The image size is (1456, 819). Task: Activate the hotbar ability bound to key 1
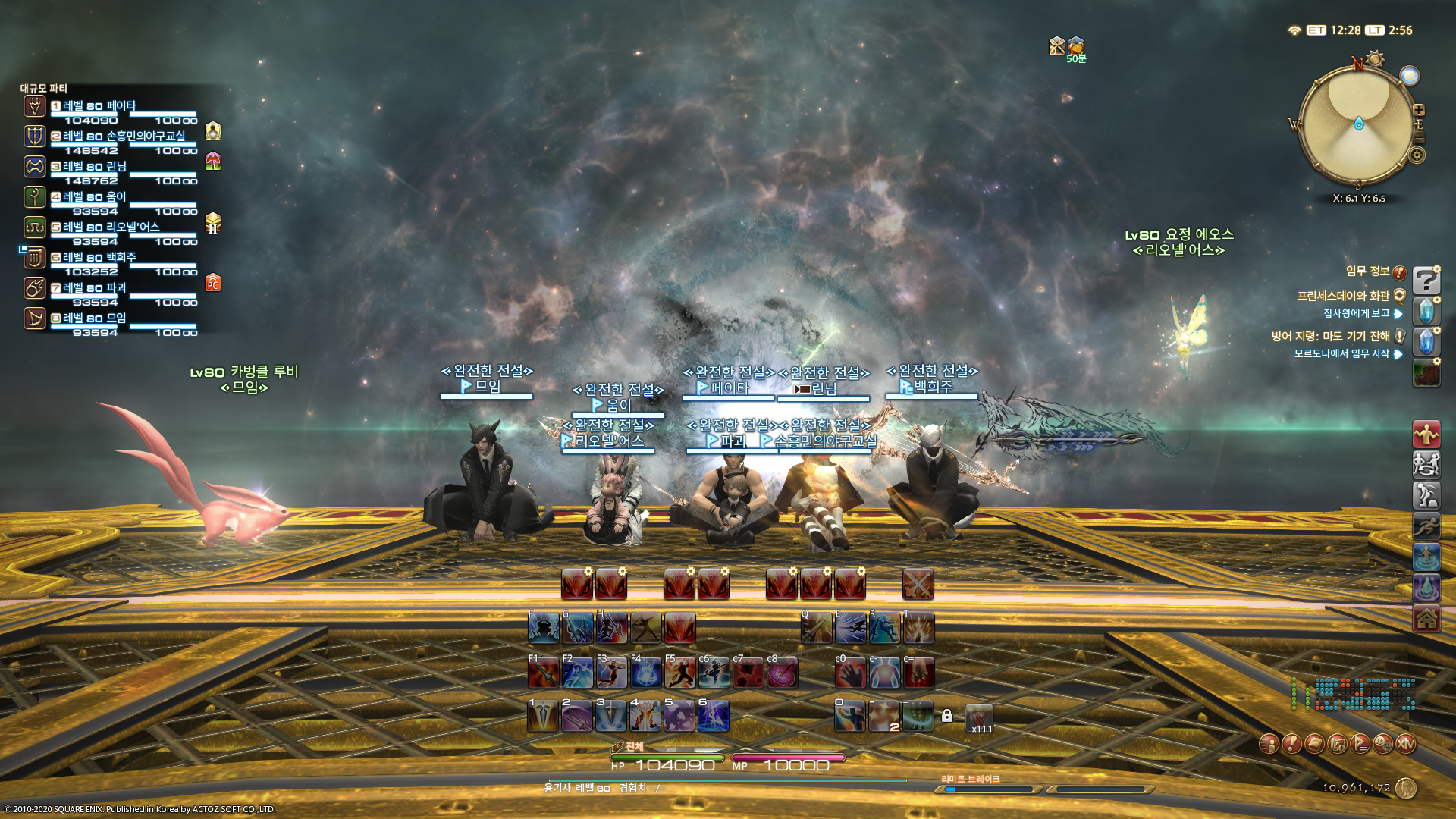543,717
